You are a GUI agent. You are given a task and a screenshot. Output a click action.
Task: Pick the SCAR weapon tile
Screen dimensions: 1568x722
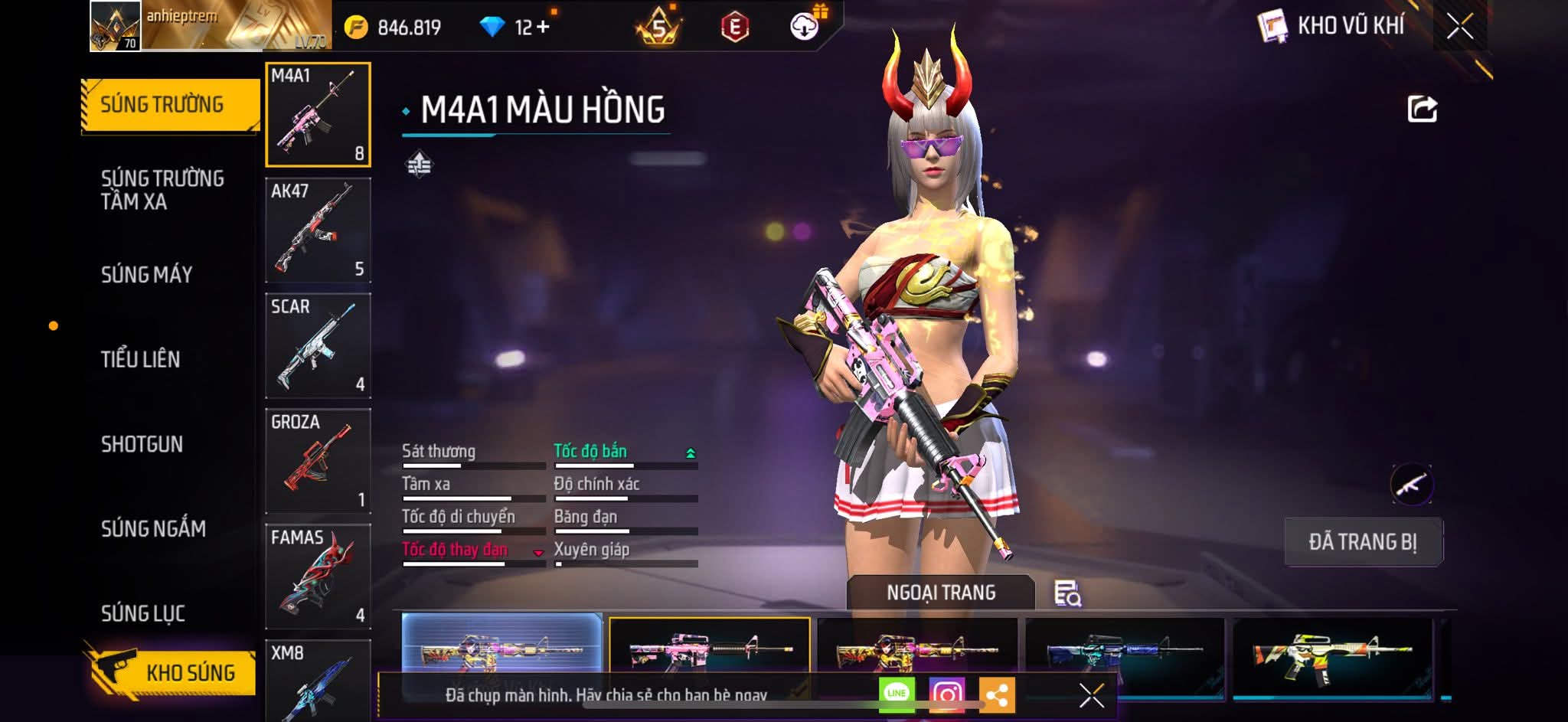[318, 346]
